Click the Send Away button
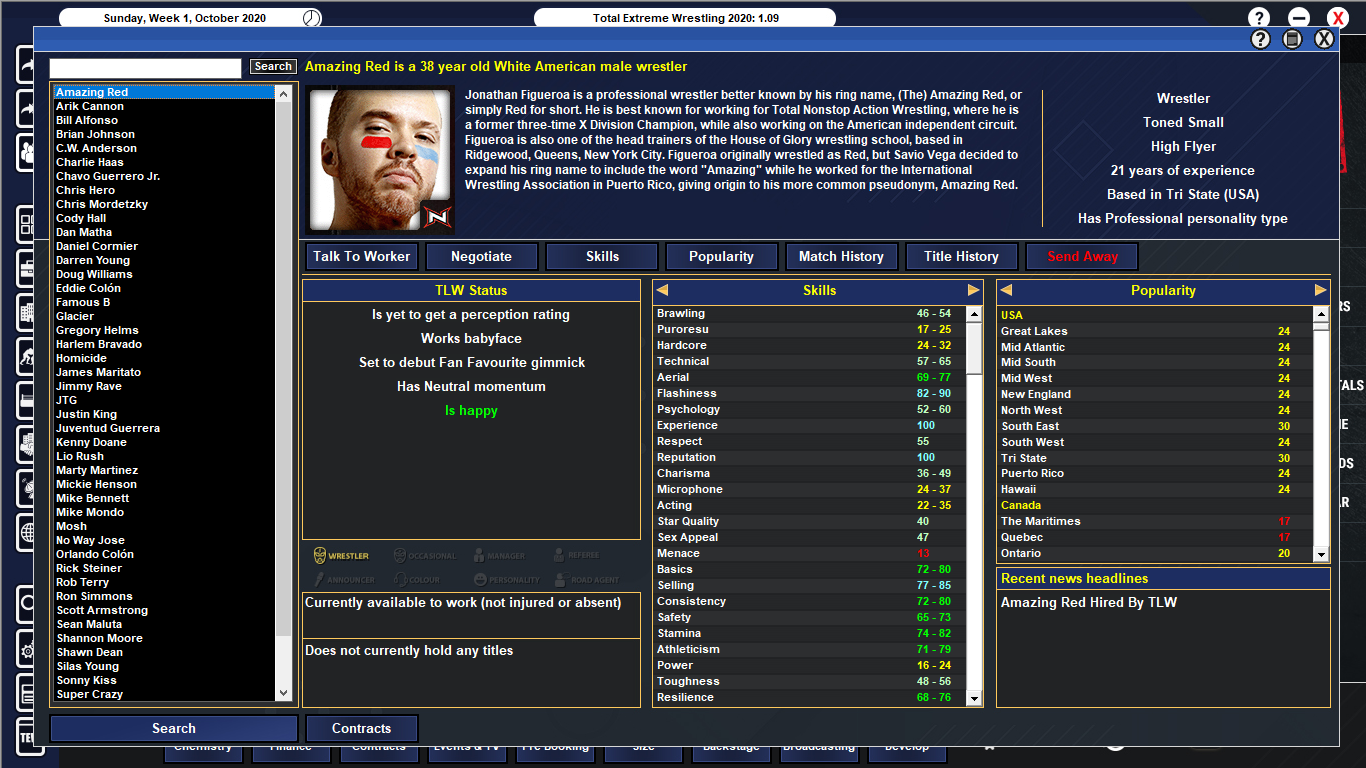Viewport: 1366px width, 768px height. [1081, 256]
